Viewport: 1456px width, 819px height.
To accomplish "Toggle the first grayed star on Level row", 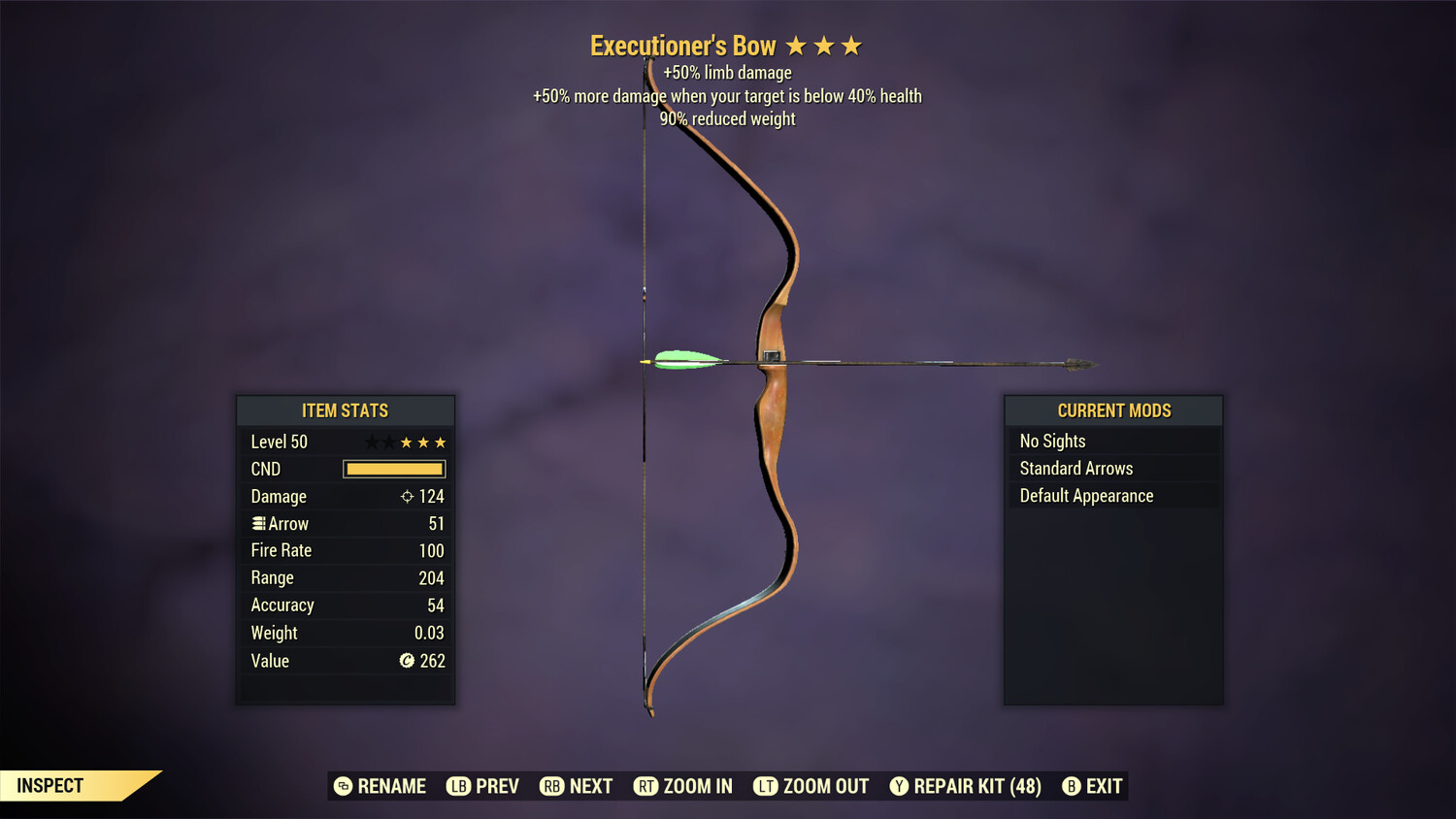I will pos(370,442).
